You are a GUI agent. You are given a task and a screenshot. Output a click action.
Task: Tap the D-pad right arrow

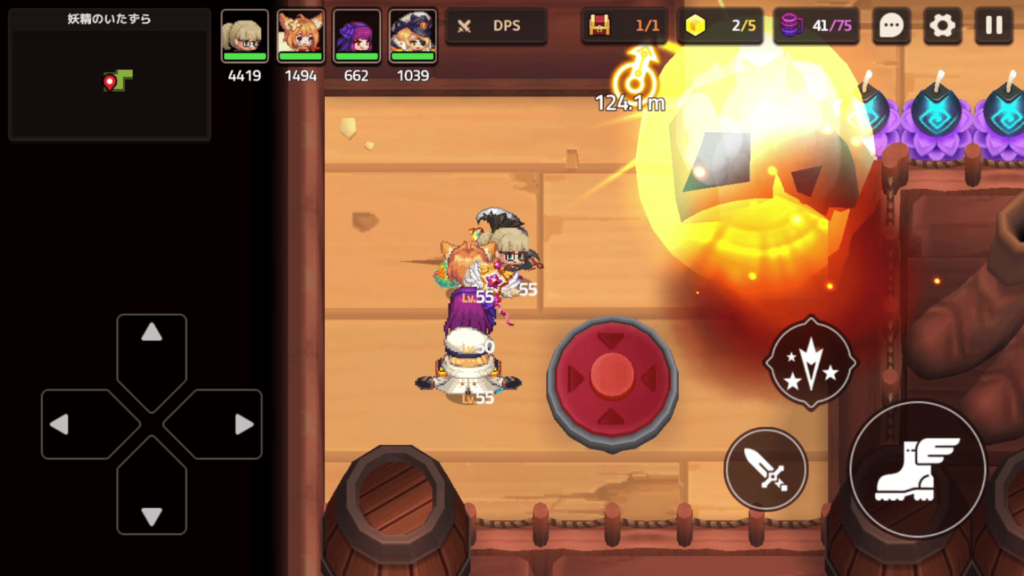(x=223, y=424)
